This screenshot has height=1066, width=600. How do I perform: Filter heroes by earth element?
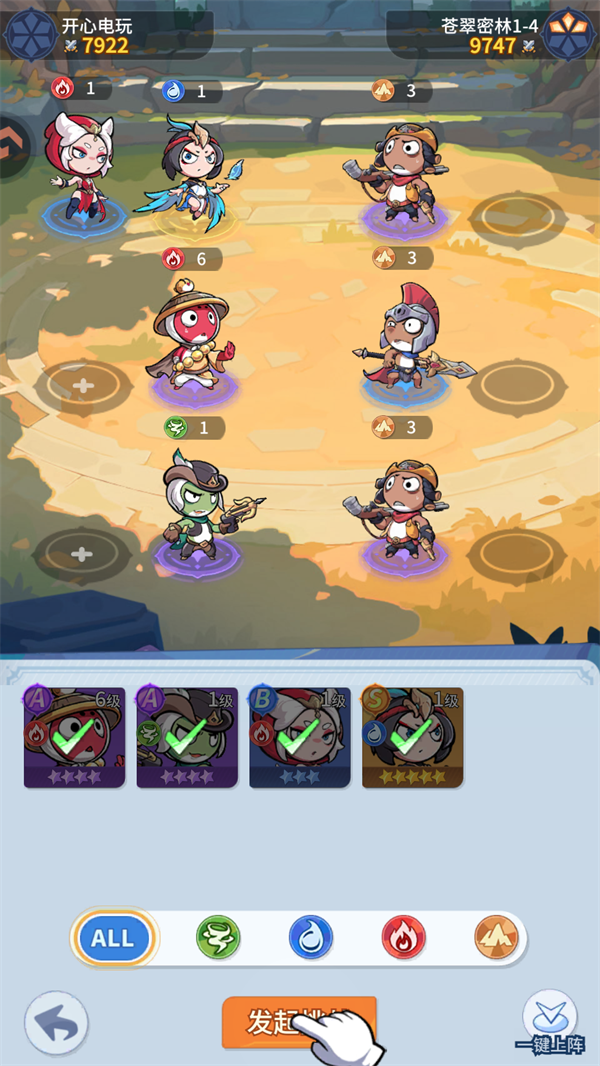[x=496, y=938]
